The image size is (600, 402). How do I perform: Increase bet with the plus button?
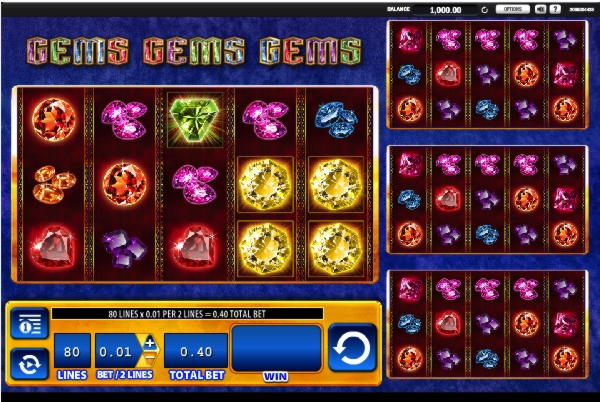(150, 343)
